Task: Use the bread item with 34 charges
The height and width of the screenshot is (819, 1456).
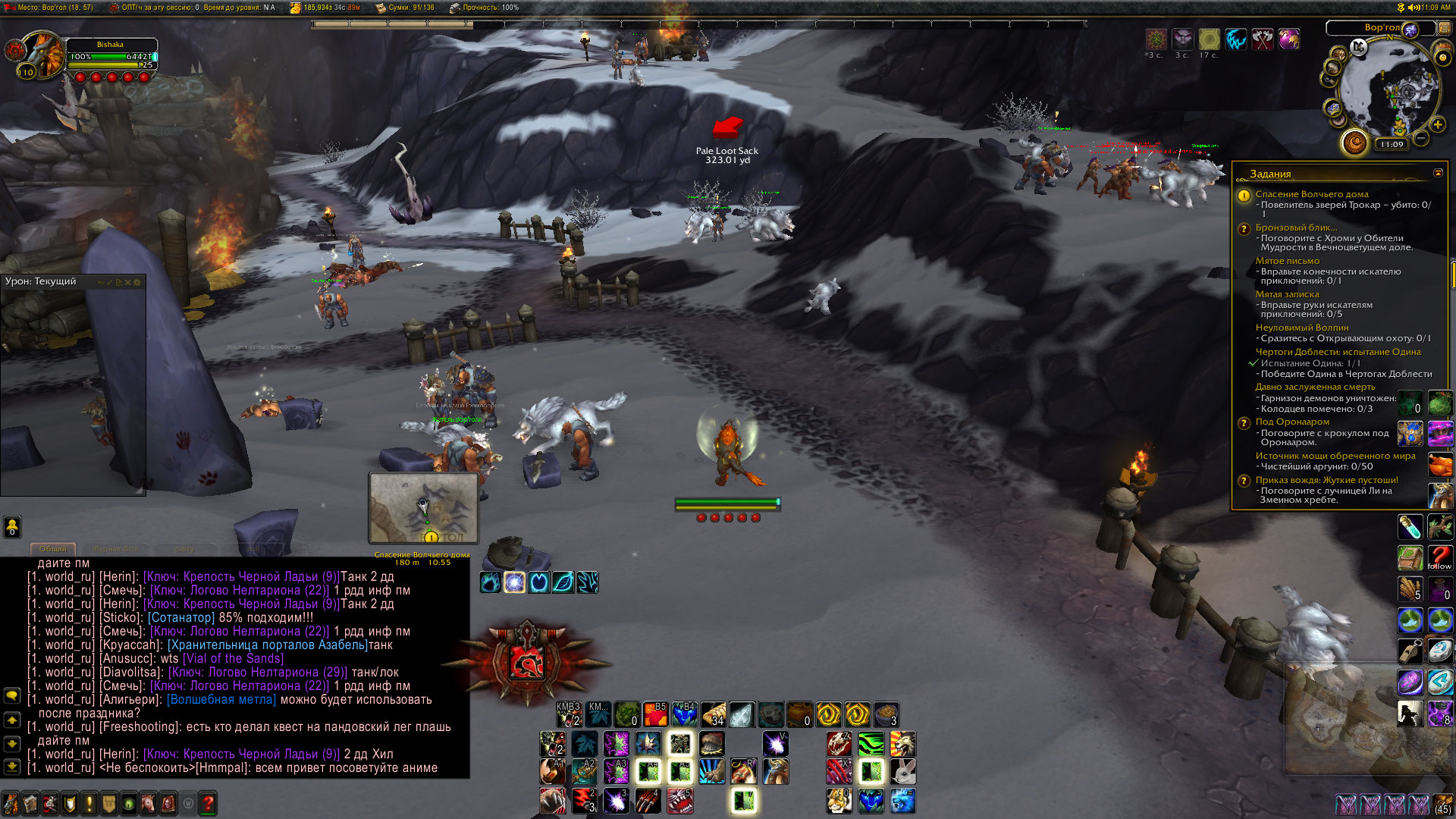Action: point(714,714)
